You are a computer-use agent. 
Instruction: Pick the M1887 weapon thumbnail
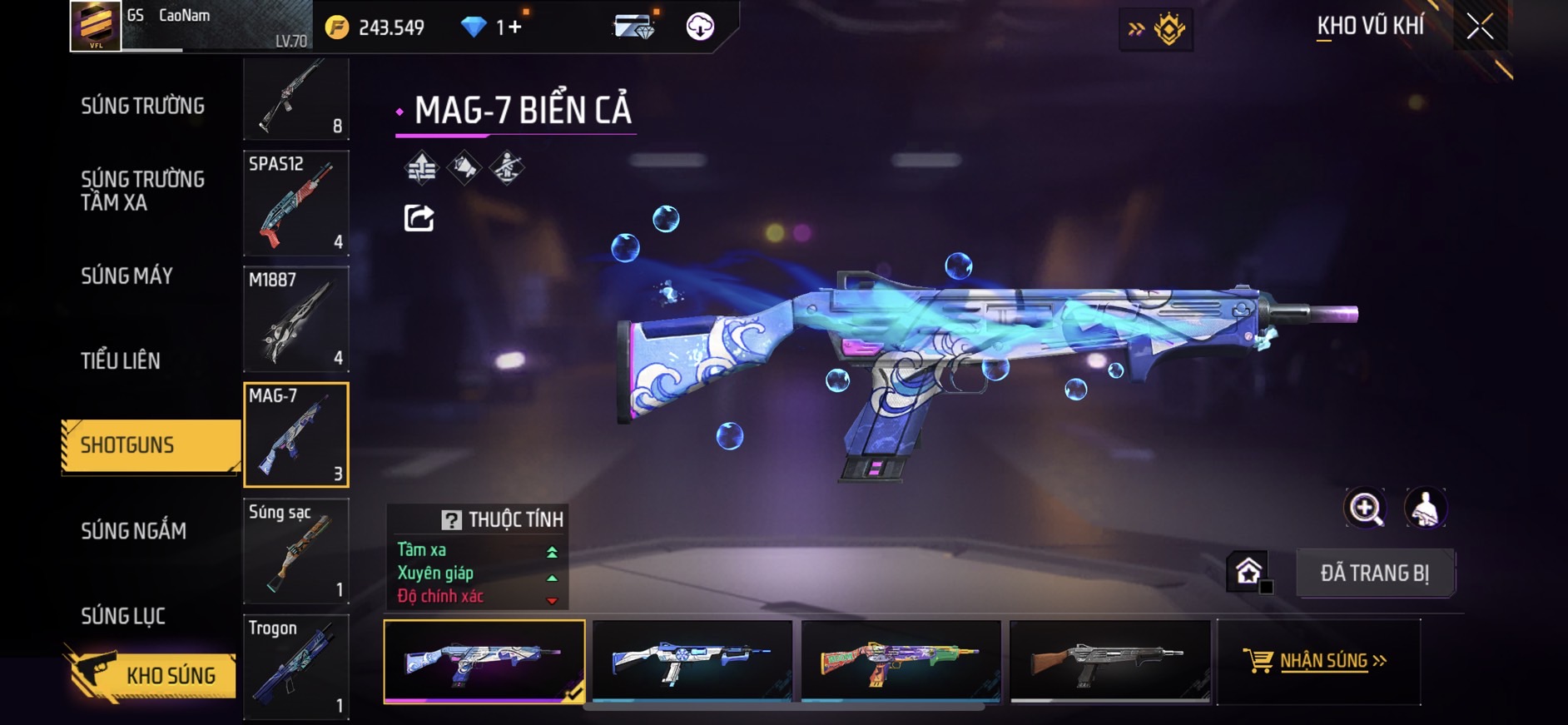(x=295, y=318)
